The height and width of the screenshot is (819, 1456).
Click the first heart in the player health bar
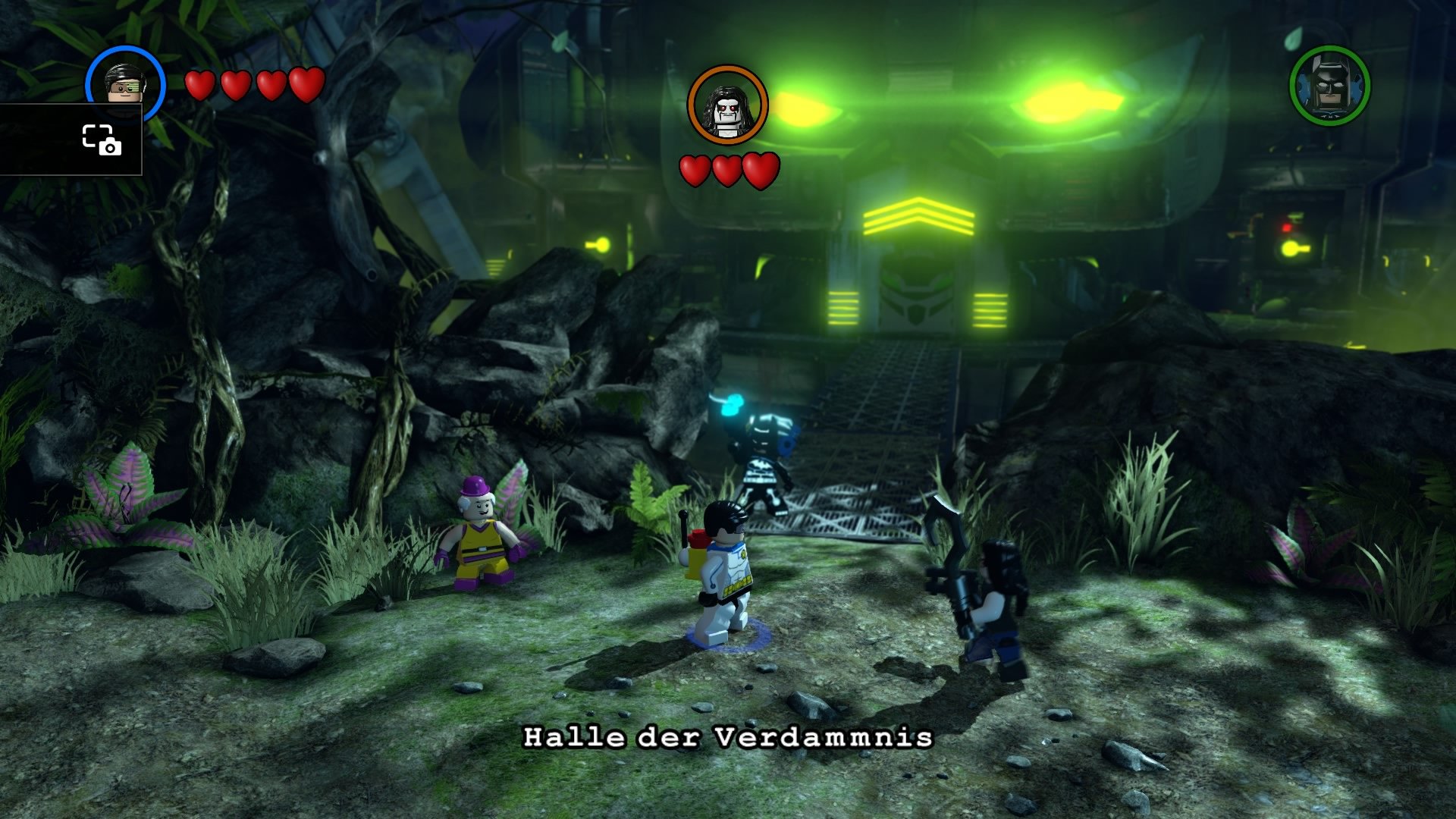point(199,85)
